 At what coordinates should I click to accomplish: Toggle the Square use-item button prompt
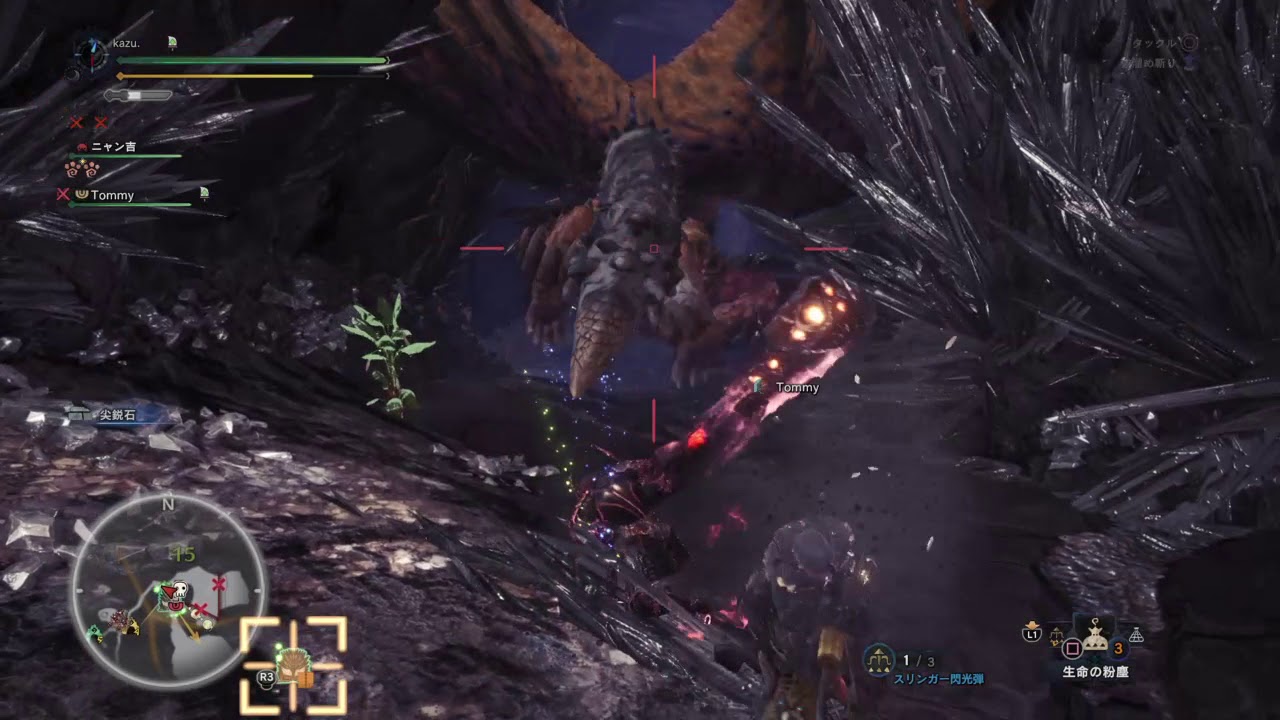pyautogui.click(x=1072, y=647)
